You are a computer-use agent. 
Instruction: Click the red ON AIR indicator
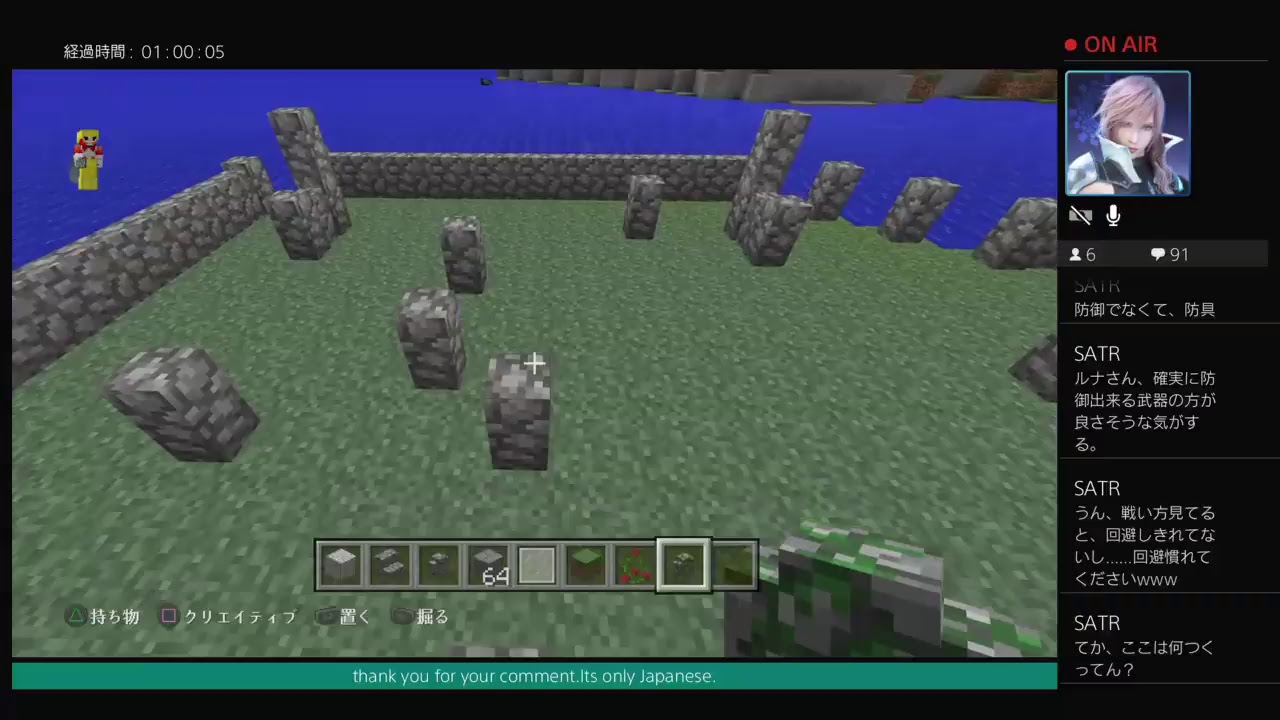(1110, 44)
